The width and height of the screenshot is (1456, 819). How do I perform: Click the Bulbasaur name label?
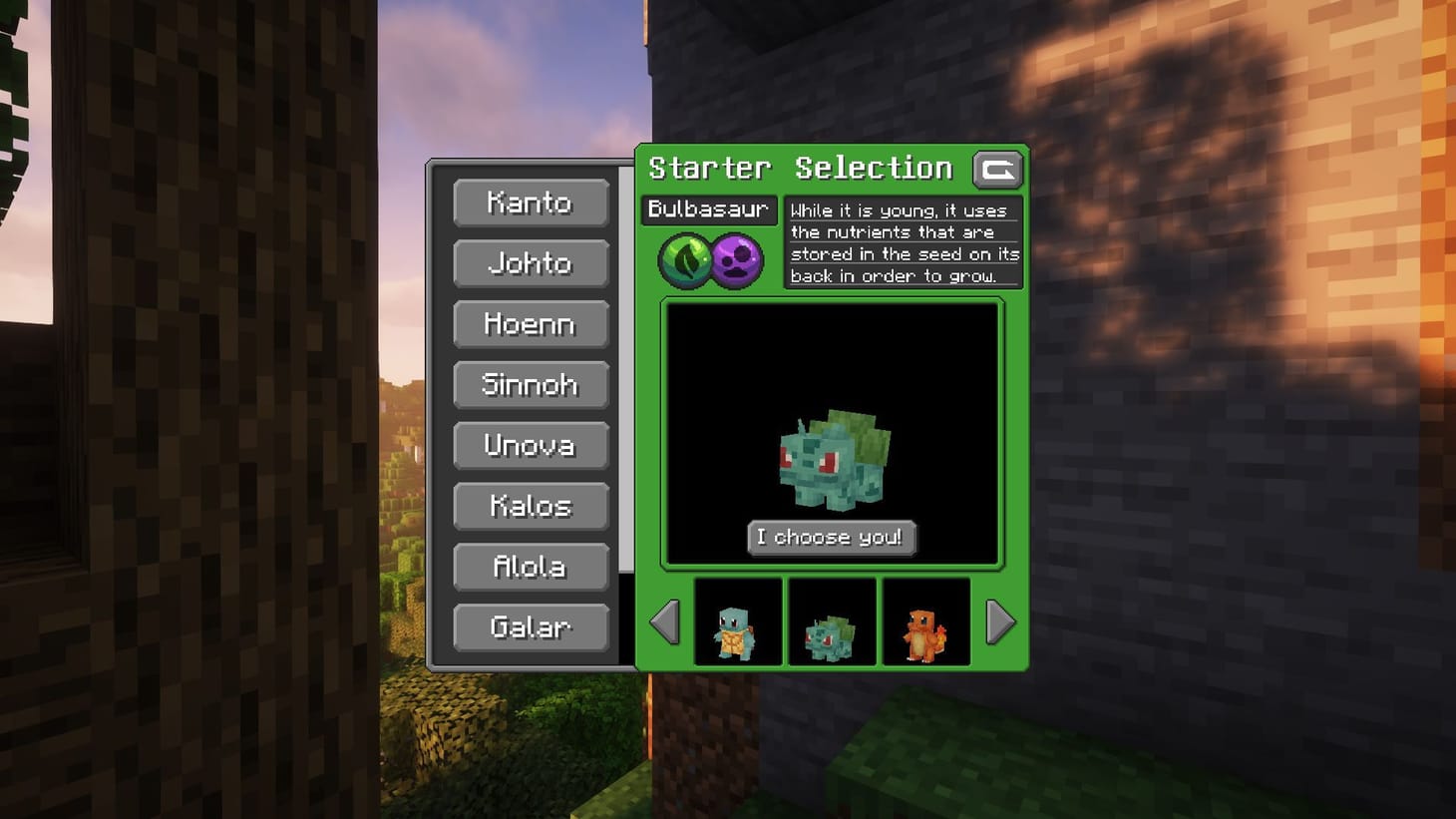click(x=710, y=209)
